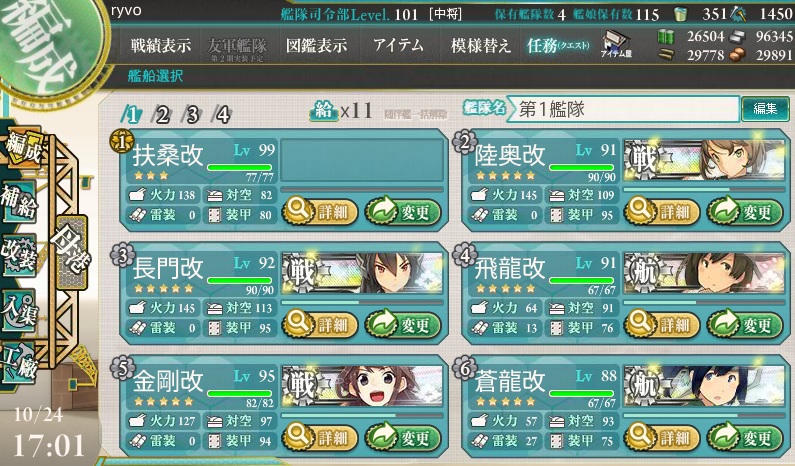Open 図鑑表示 encyclopedia
Screen dimensions: 795x466
click(x=316, y=46)
